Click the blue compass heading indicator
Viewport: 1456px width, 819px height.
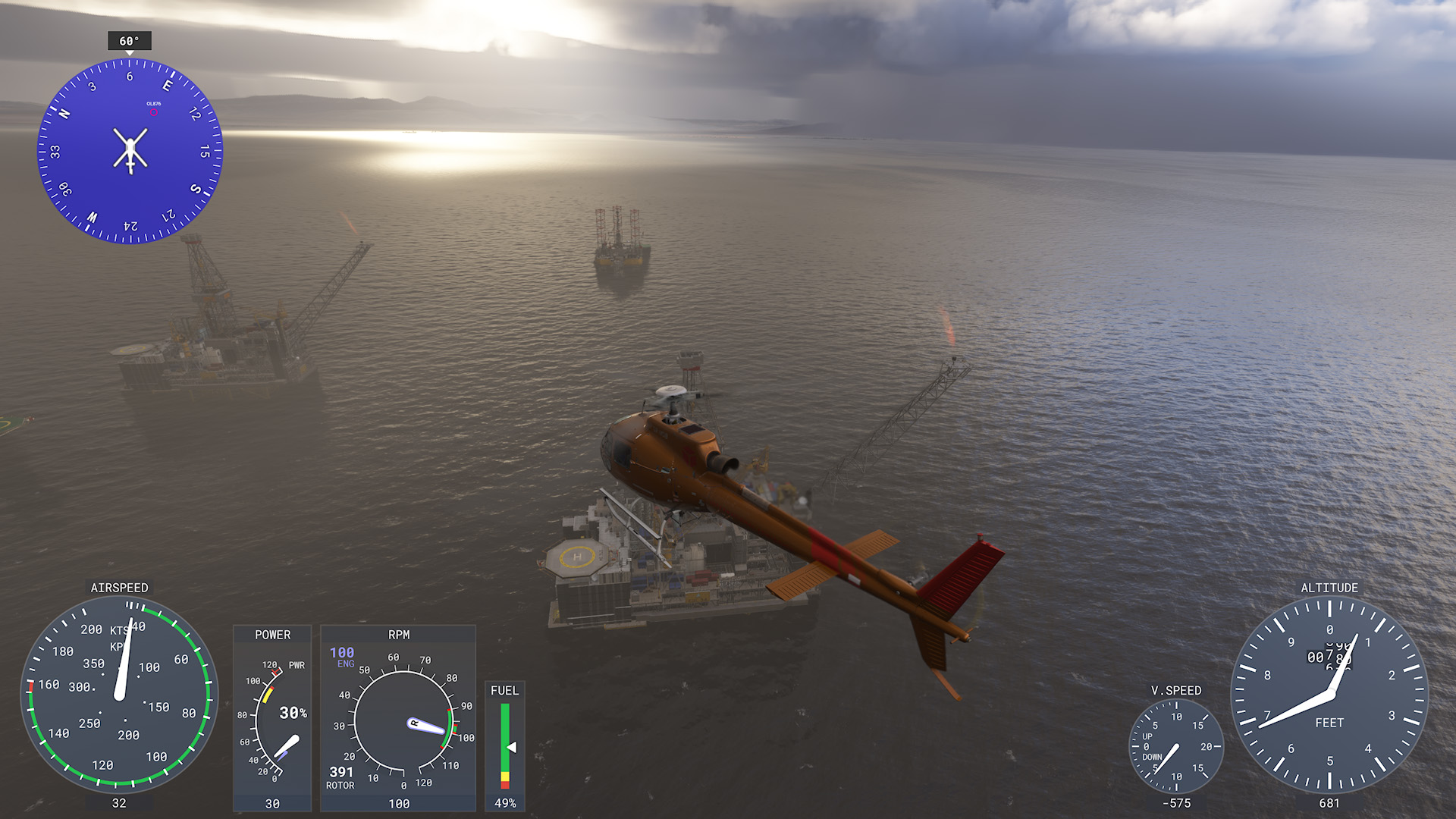130,151
